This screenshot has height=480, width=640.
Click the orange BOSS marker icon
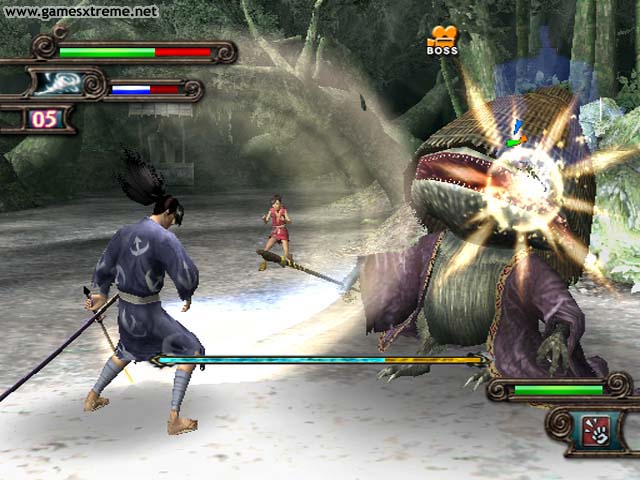[441, 40]
